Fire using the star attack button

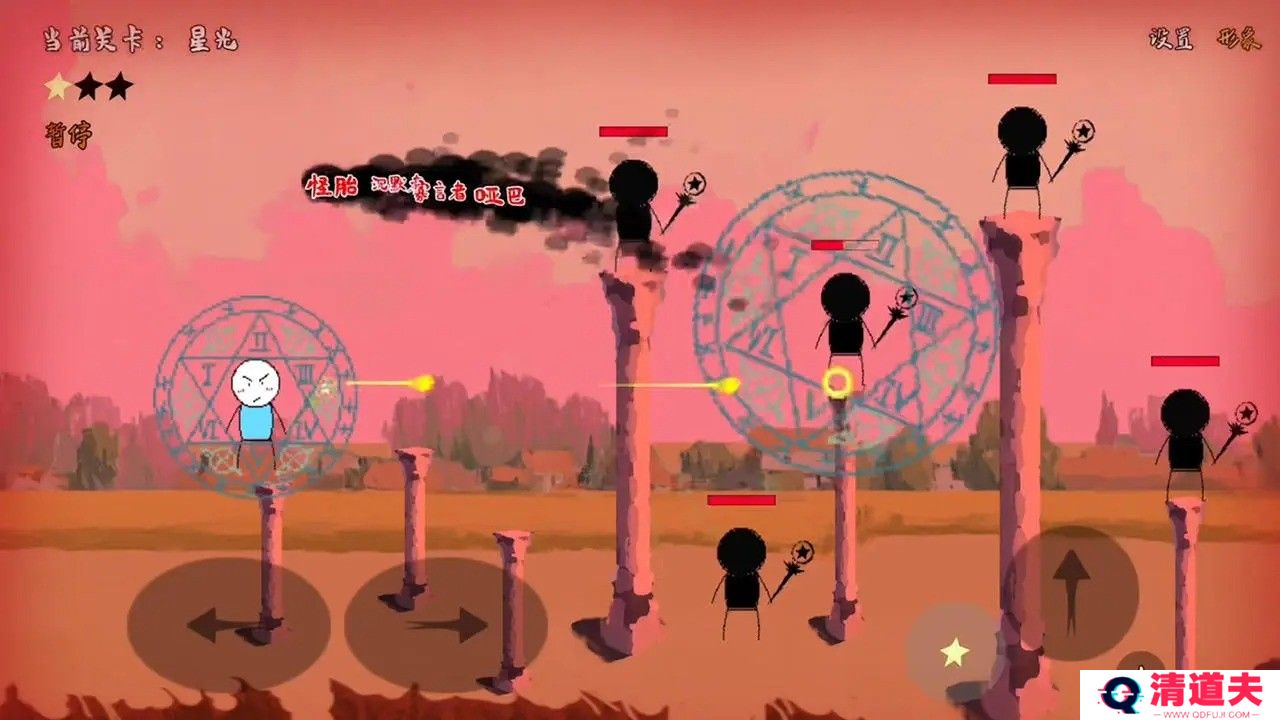coord(955,653)
